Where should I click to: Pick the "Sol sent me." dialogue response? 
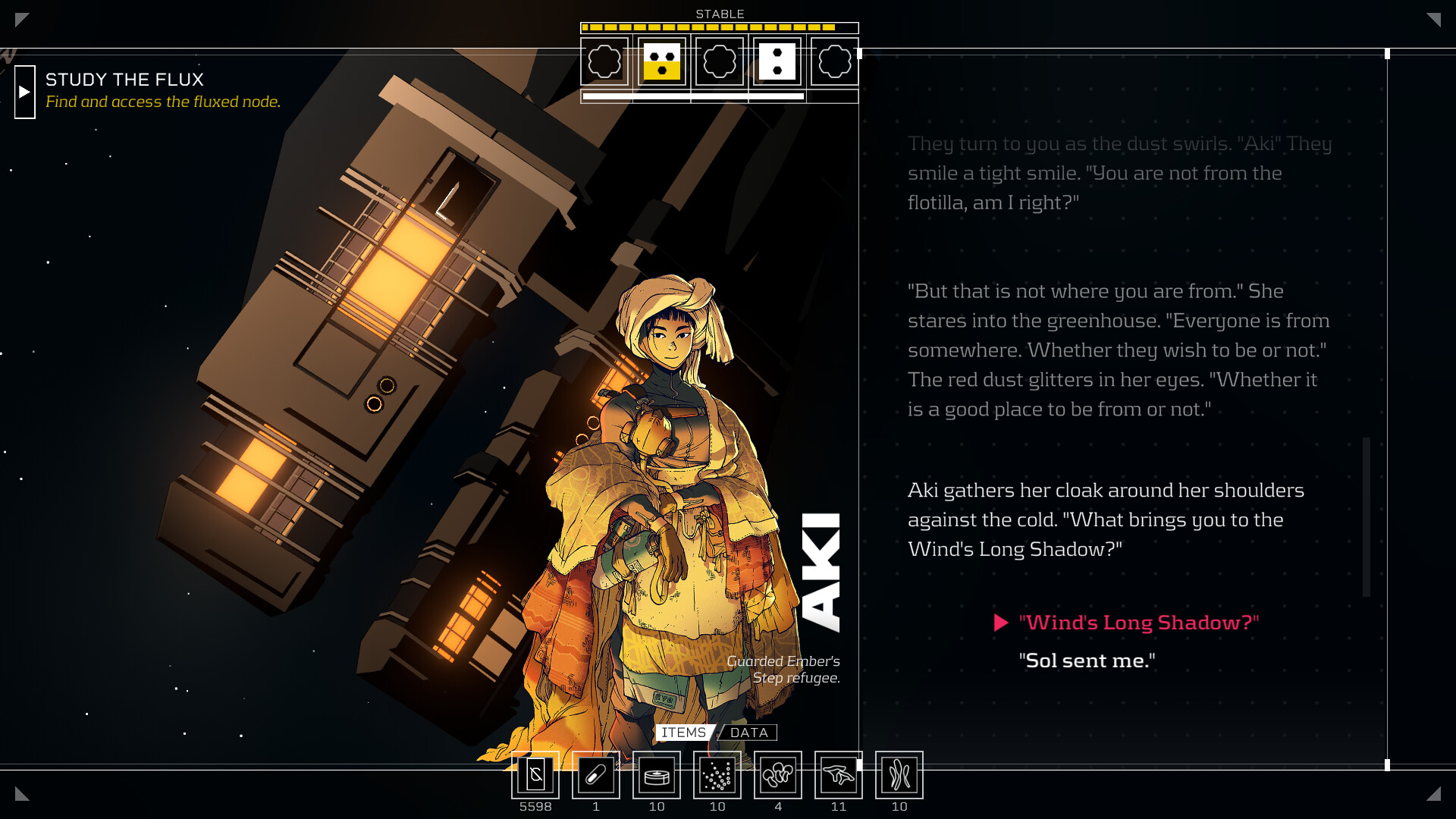(1087, 661)
